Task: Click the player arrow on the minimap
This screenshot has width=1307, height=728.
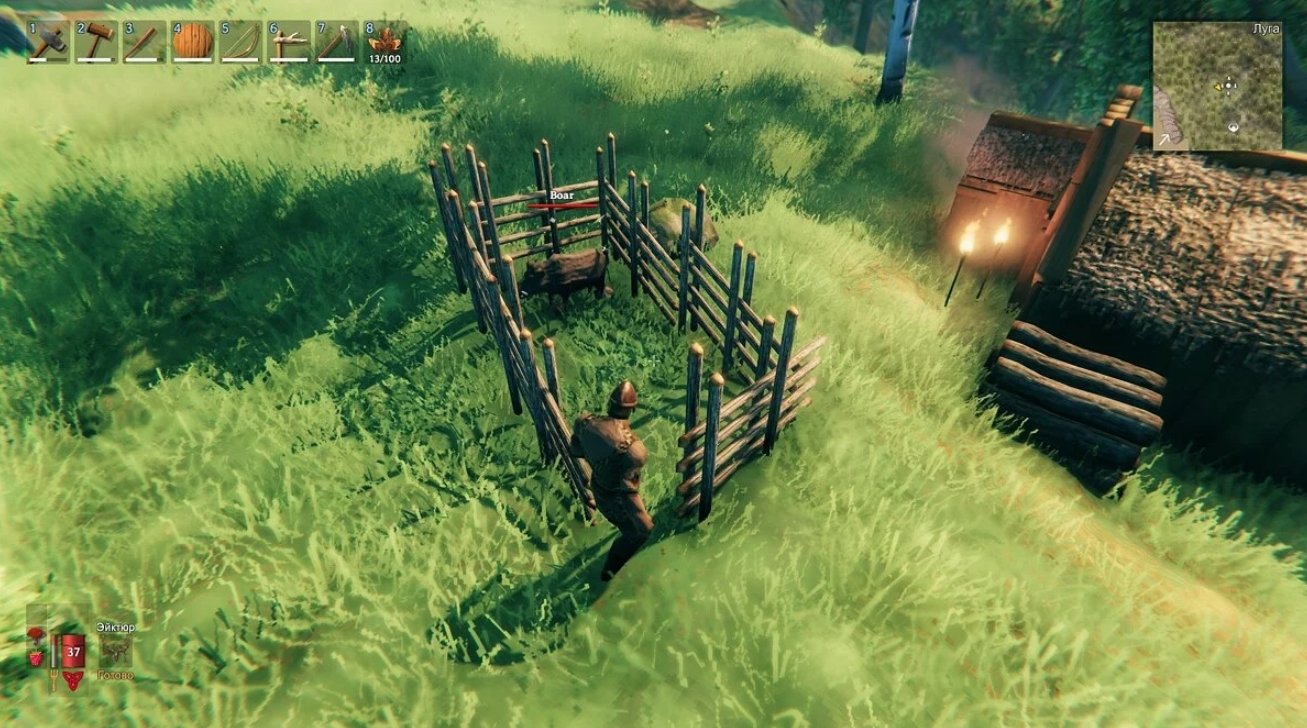Action: pos(1228,86)
